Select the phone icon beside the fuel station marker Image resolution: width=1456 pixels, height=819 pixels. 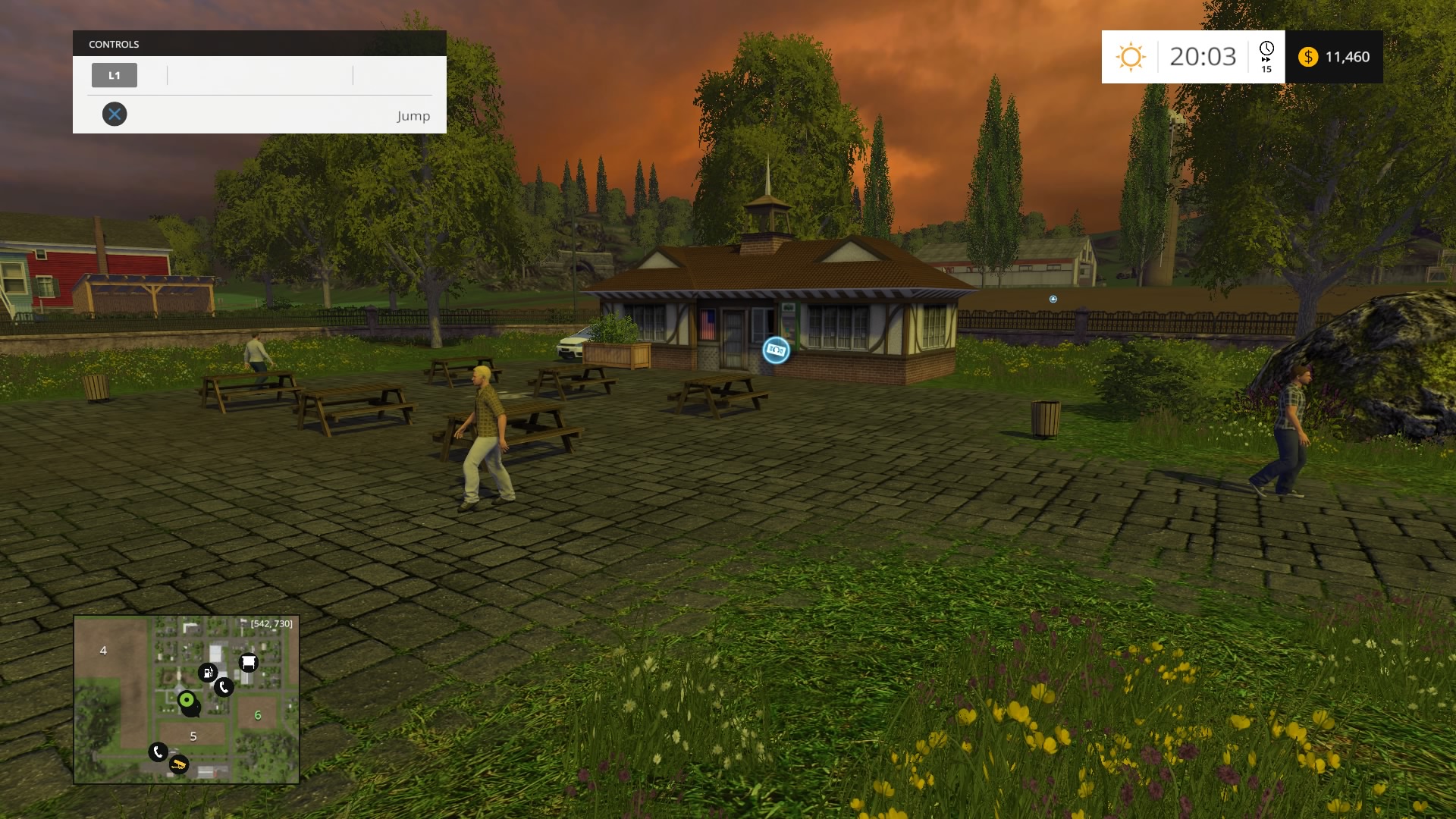224,686
